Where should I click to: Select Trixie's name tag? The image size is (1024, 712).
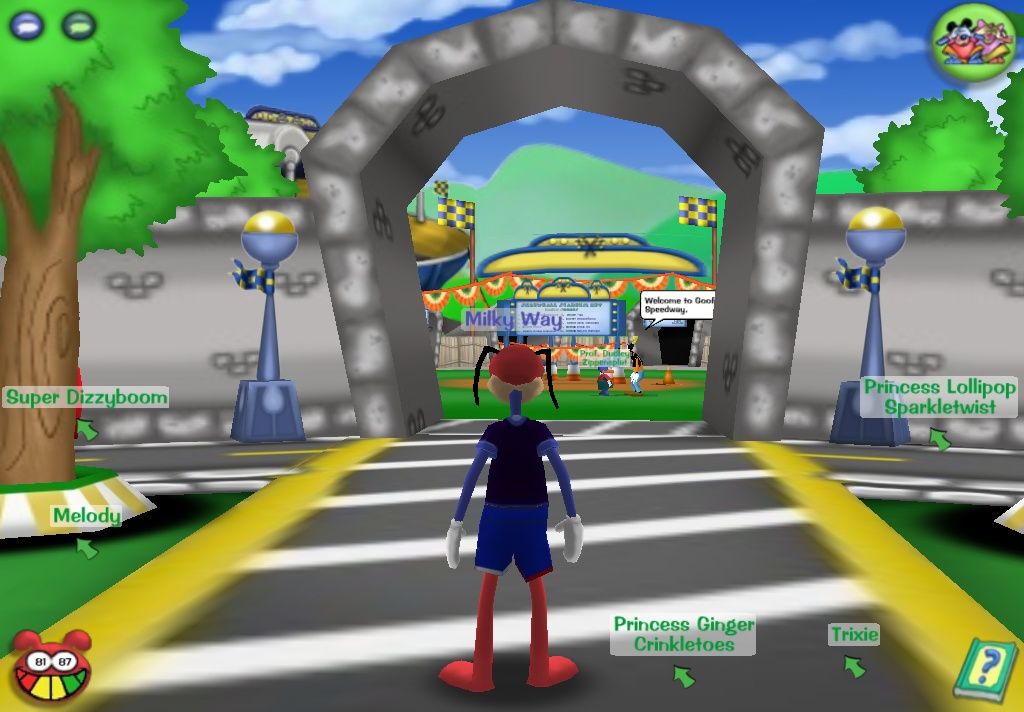(854, 634)
